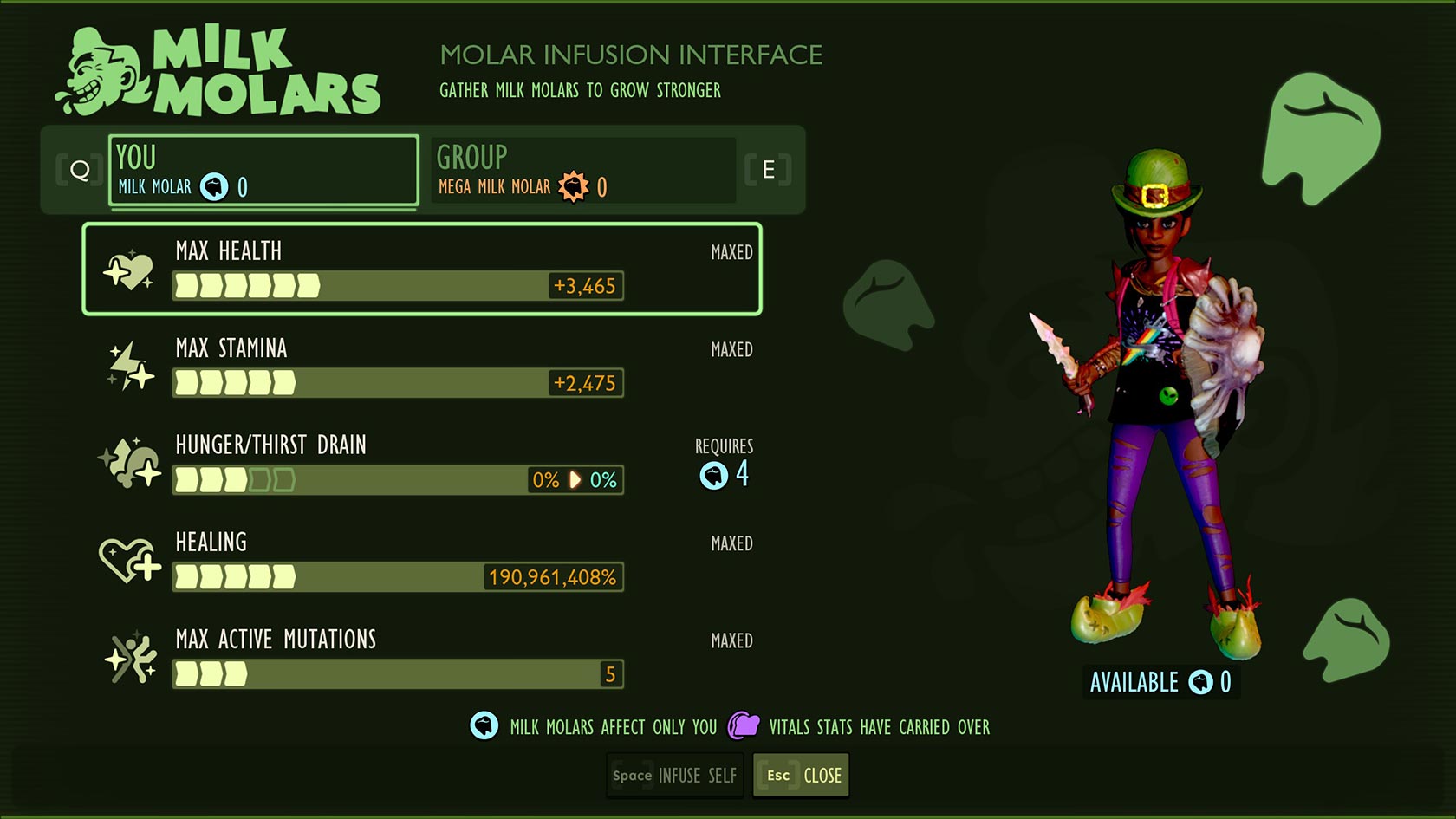Choose the Max Stamina upgrade row
The image size is (1456, 819).
tap(422, 366)
